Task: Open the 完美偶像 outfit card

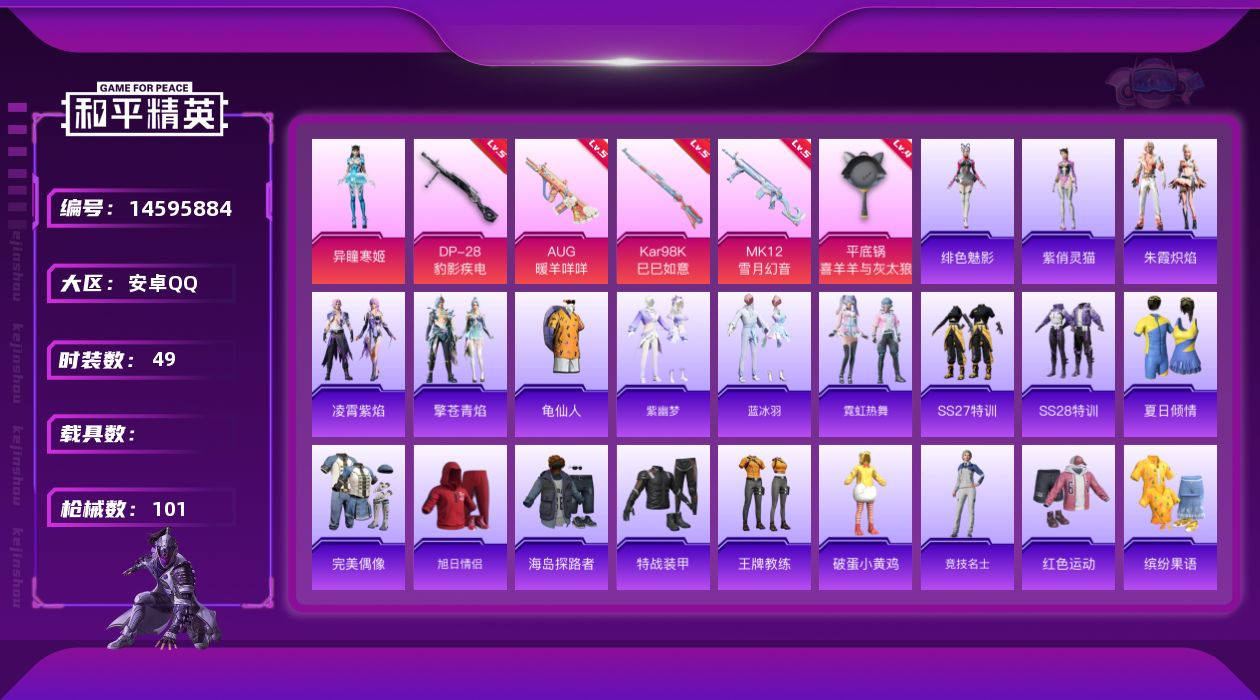Action: tap(358, 517)
